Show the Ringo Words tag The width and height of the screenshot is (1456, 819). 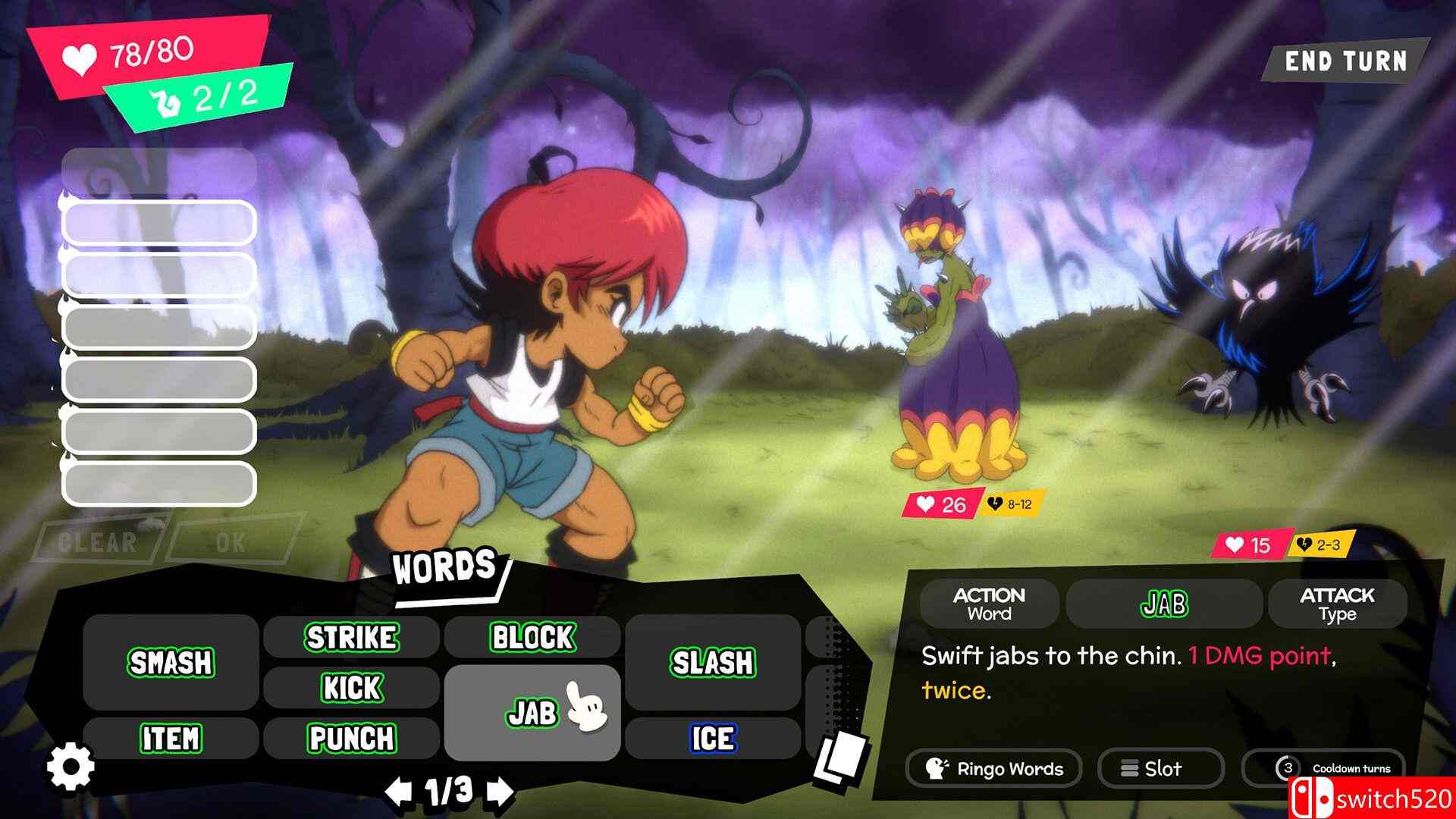995,769
